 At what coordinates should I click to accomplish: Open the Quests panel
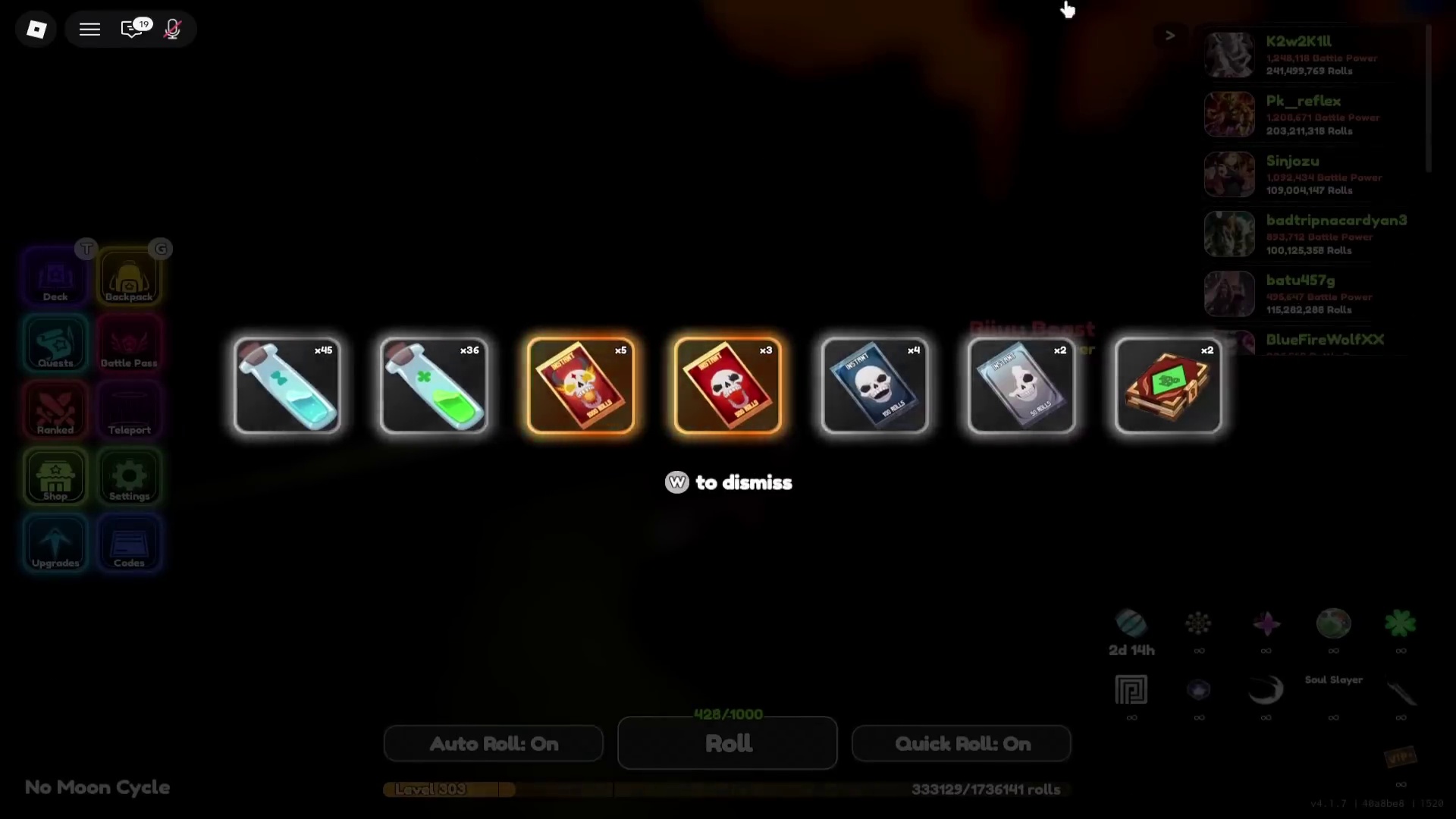pyautogui.click(x=55, y=344)
